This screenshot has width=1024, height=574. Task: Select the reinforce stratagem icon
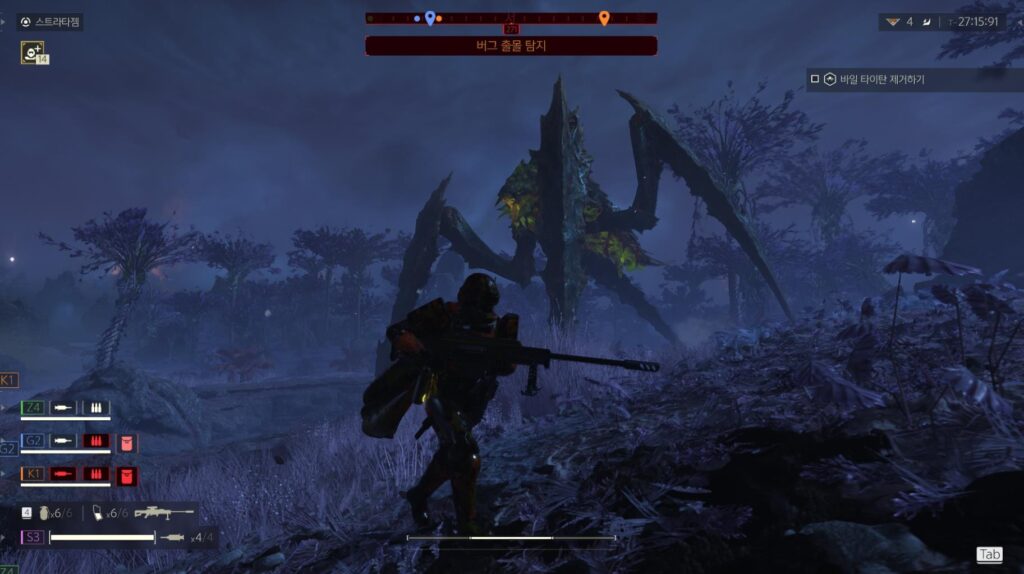click(x=32, y=52)
